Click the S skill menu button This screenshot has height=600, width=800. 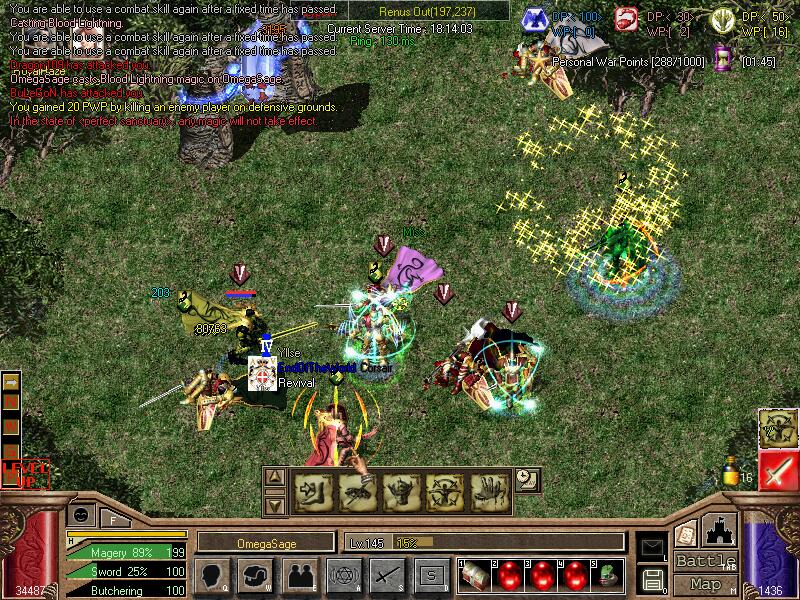[x=431, y=575]
